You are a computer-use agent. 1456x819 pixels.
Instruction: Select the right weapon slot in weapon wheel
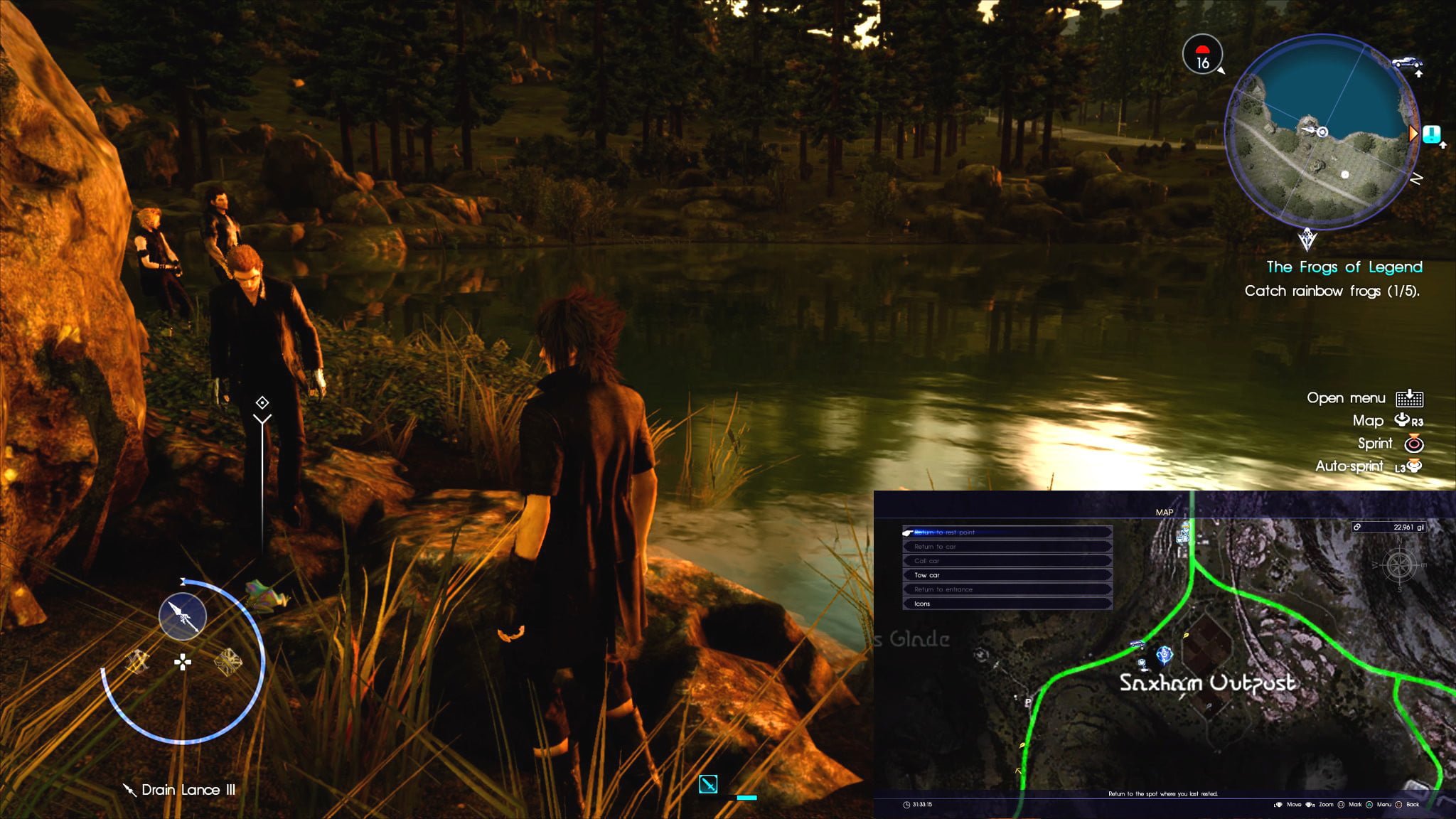click(x=228, y=662)
